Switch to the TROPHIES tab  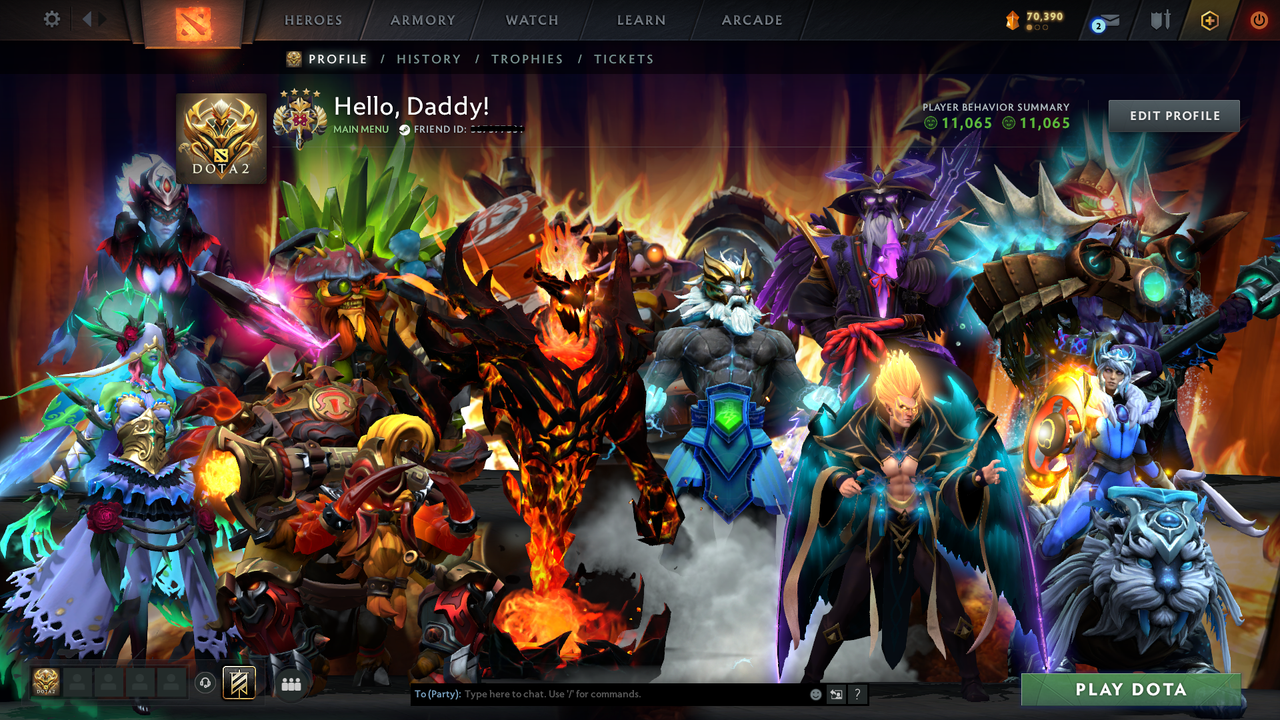(x=528, y=59)
